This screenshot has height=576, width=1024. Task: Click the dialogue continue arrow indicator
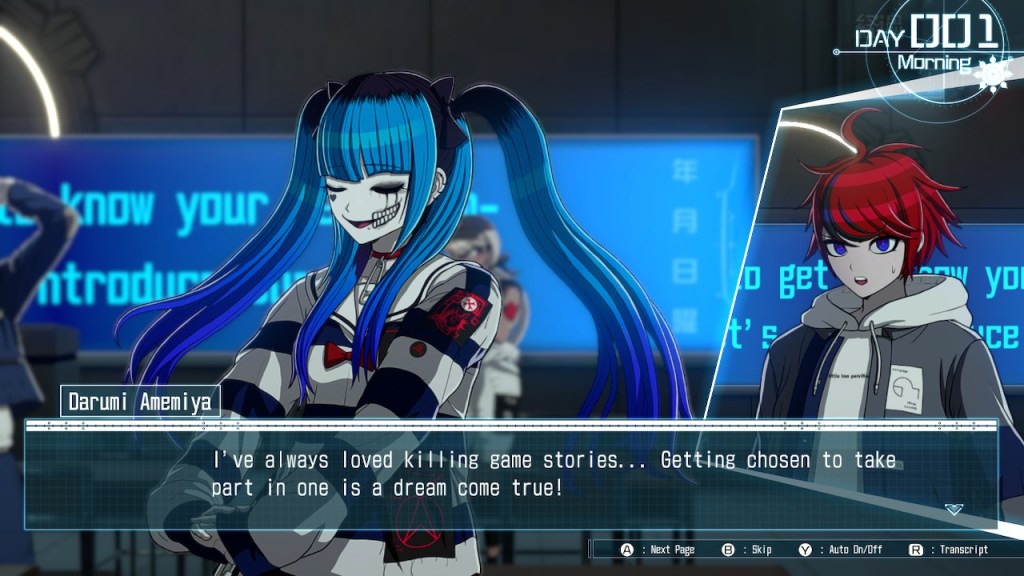tap(953, 509)
